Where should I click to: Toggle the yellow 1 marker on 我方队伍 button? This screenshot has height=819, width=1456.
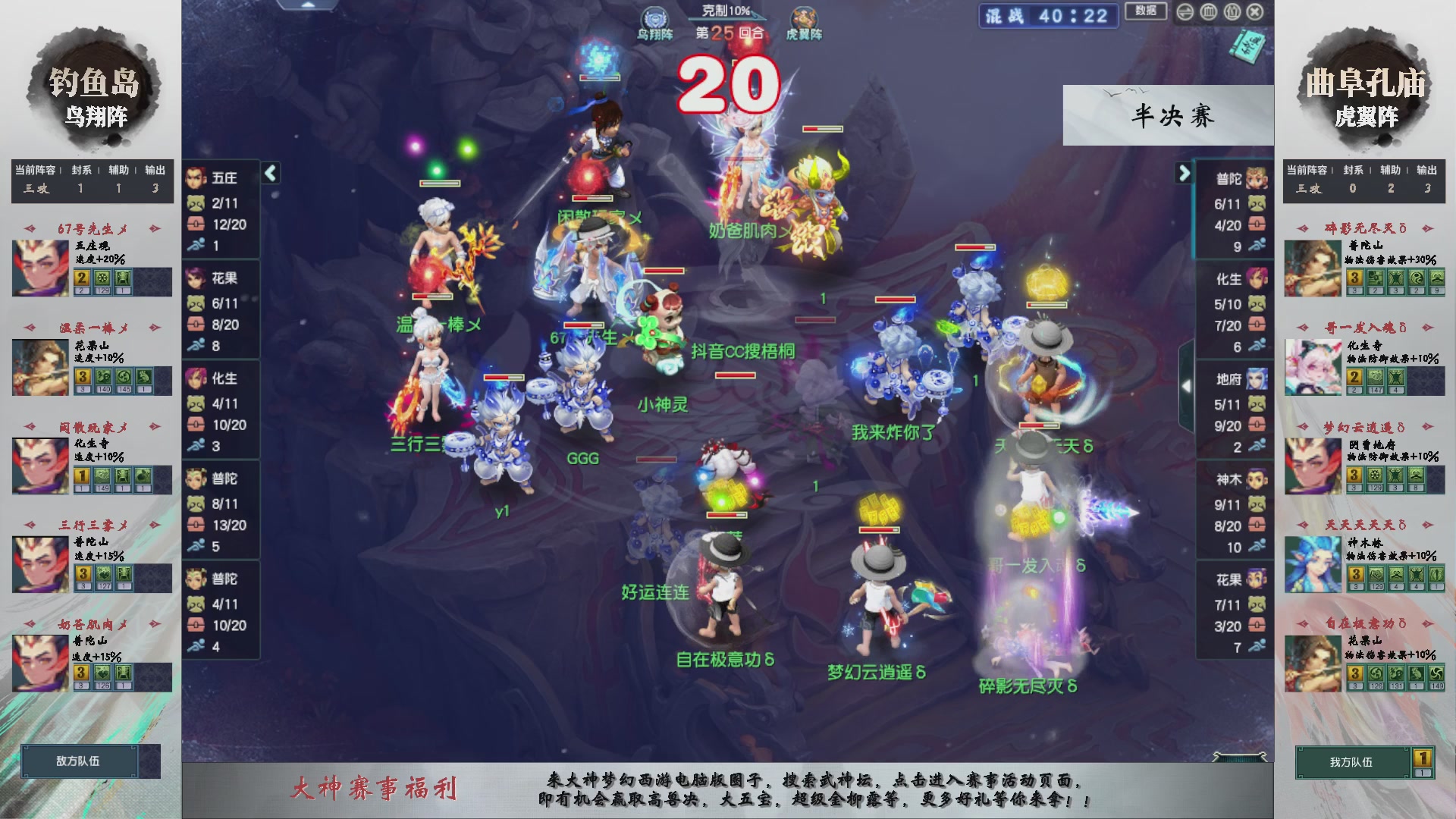[1422, 756]
